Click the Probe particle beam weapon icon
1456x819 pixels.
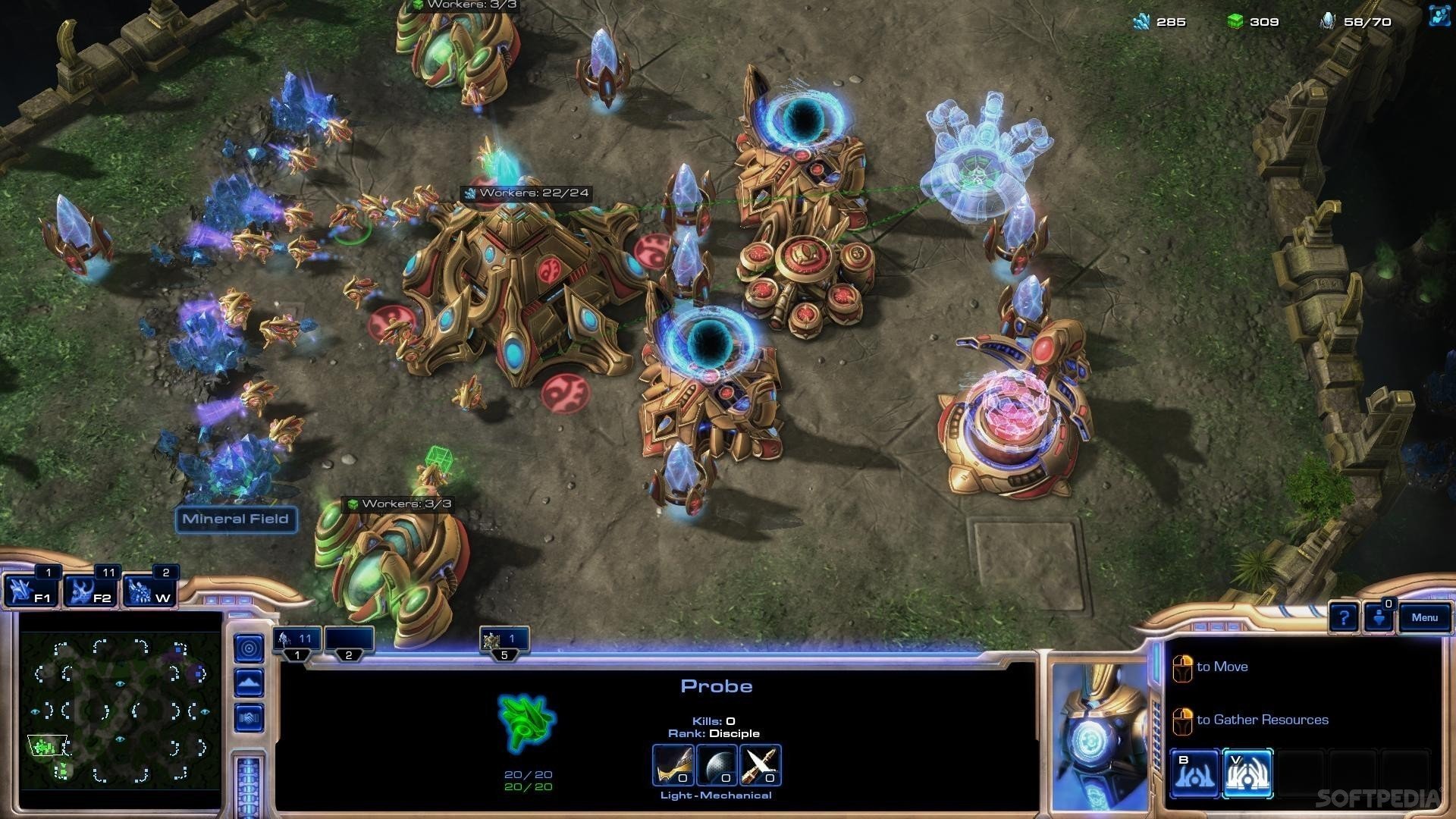[x=760, y=764]
